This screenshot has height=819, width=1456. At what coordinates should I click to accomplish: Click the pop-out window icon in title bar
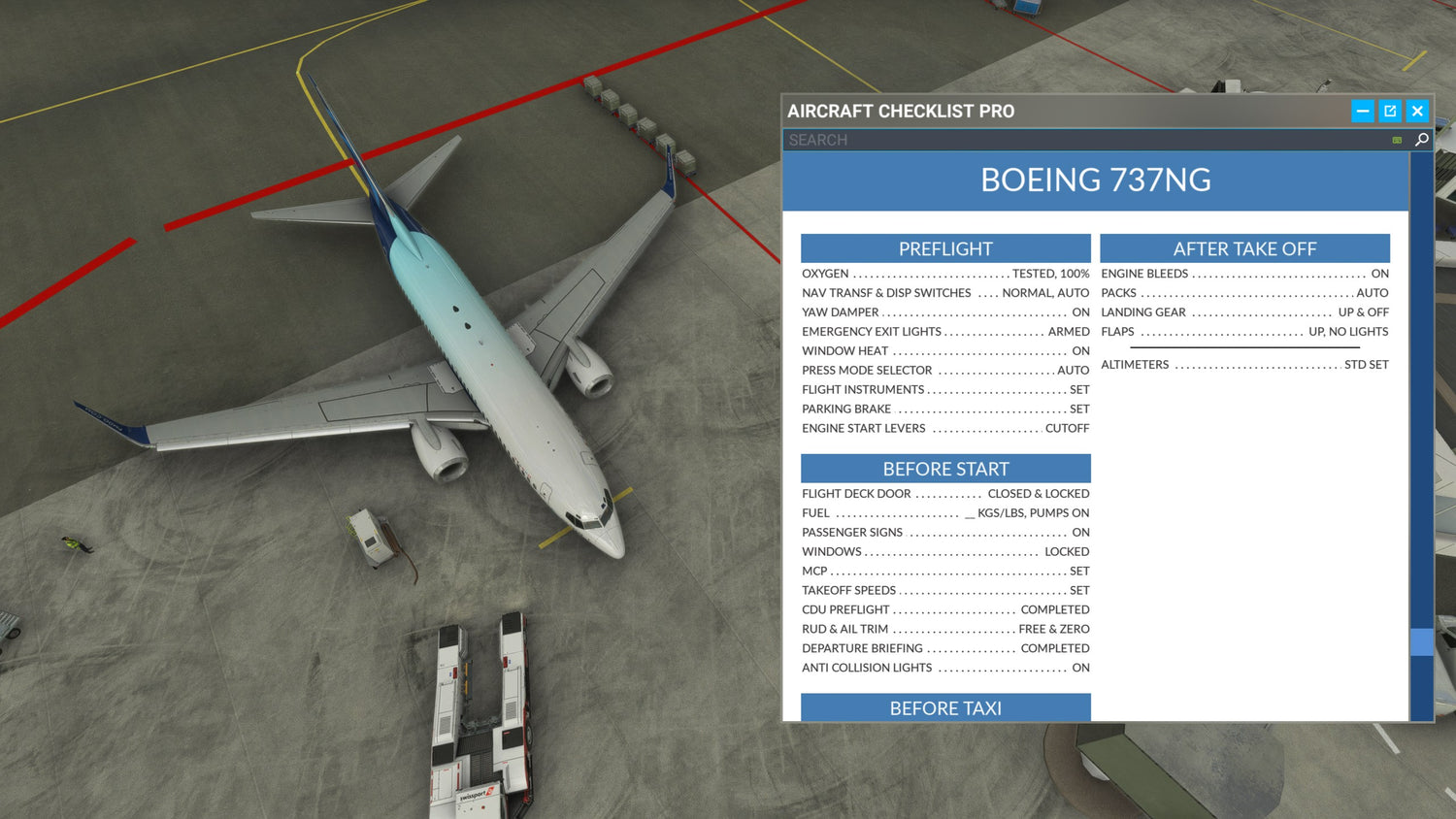(1390, 111)
